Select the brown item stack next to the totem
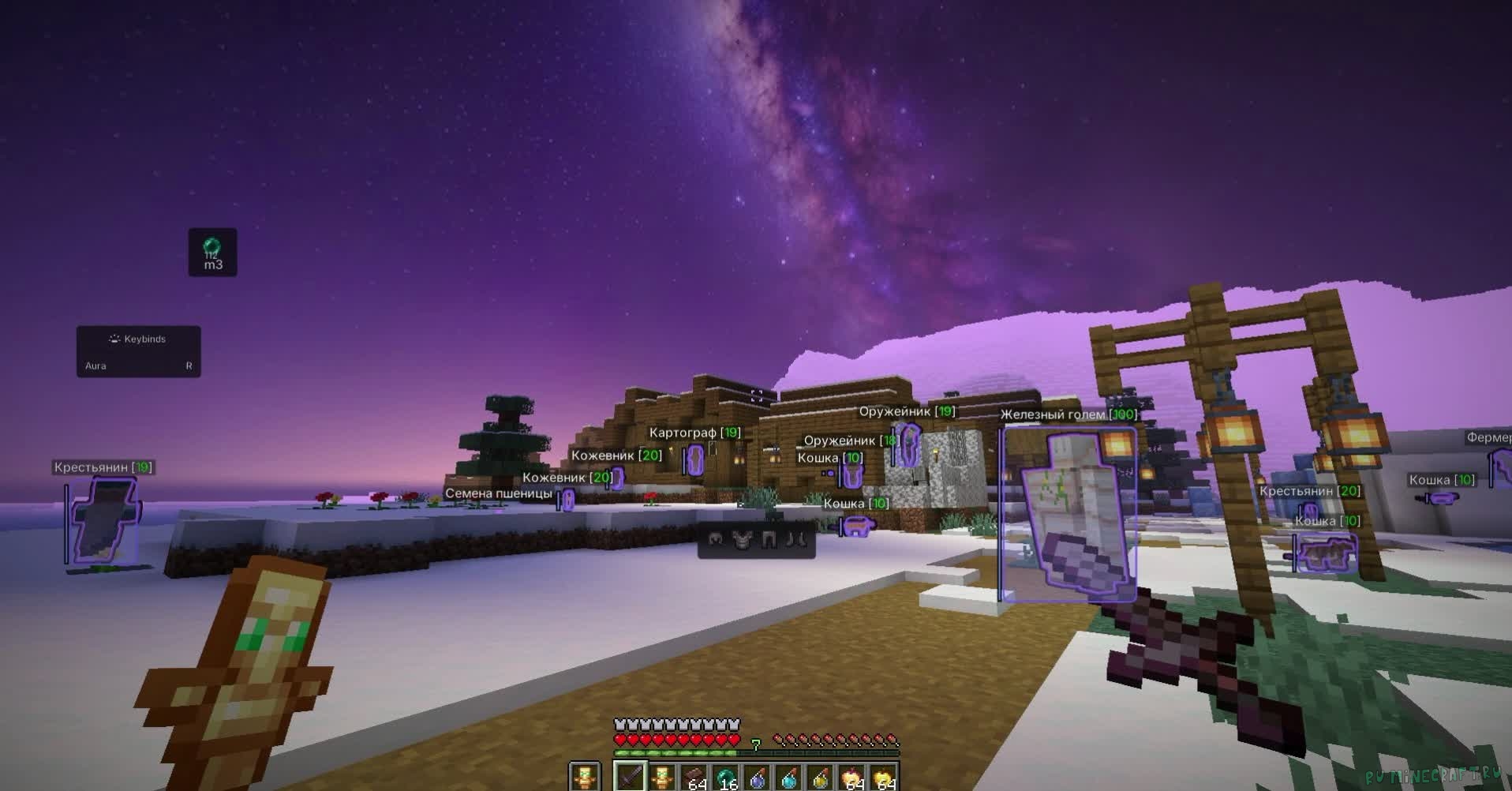Viewport: 1512px width, 791px height. pyautogui.click(x=694, y=778)
